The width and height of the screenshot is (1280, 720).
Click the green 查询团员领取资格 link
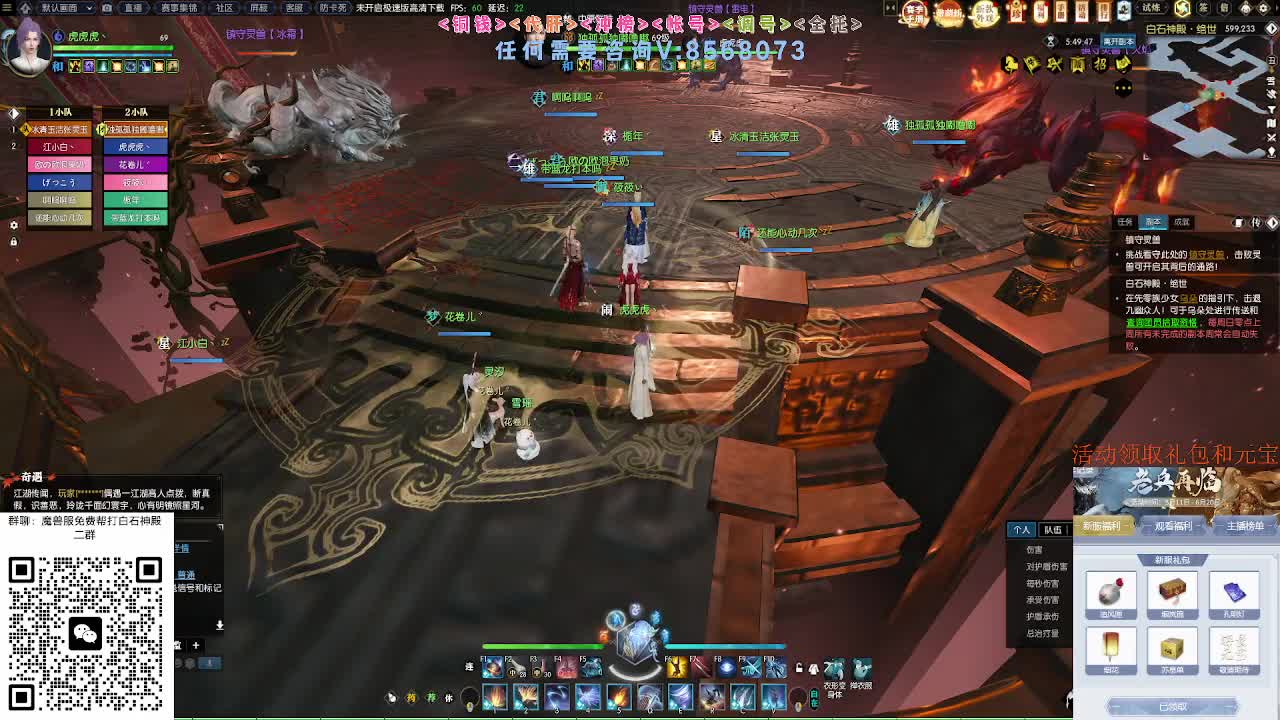coord(1160,322)
